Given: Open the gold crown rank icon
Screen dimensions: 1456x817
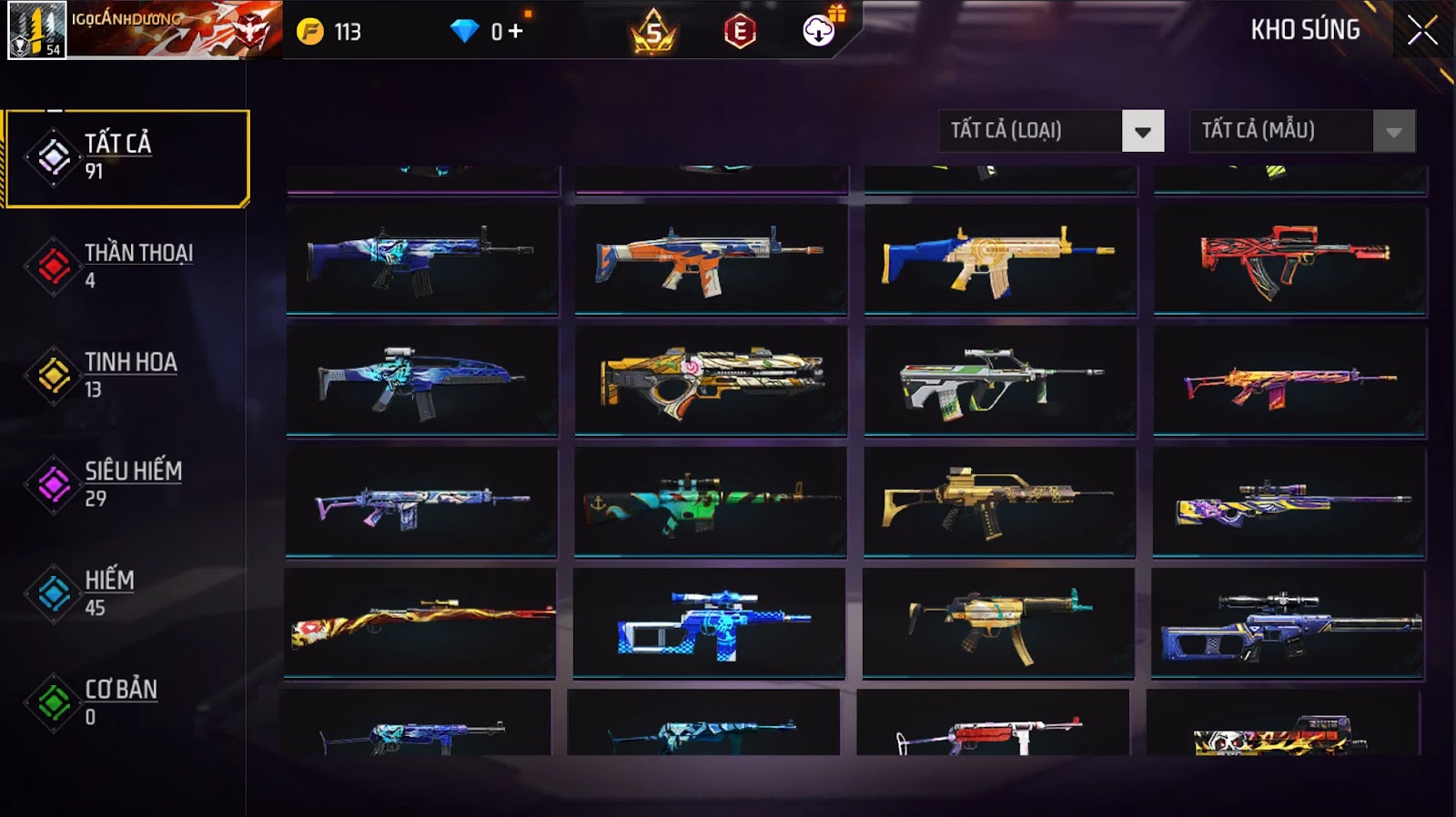Looking at the screenshot, I should point(653,32).
